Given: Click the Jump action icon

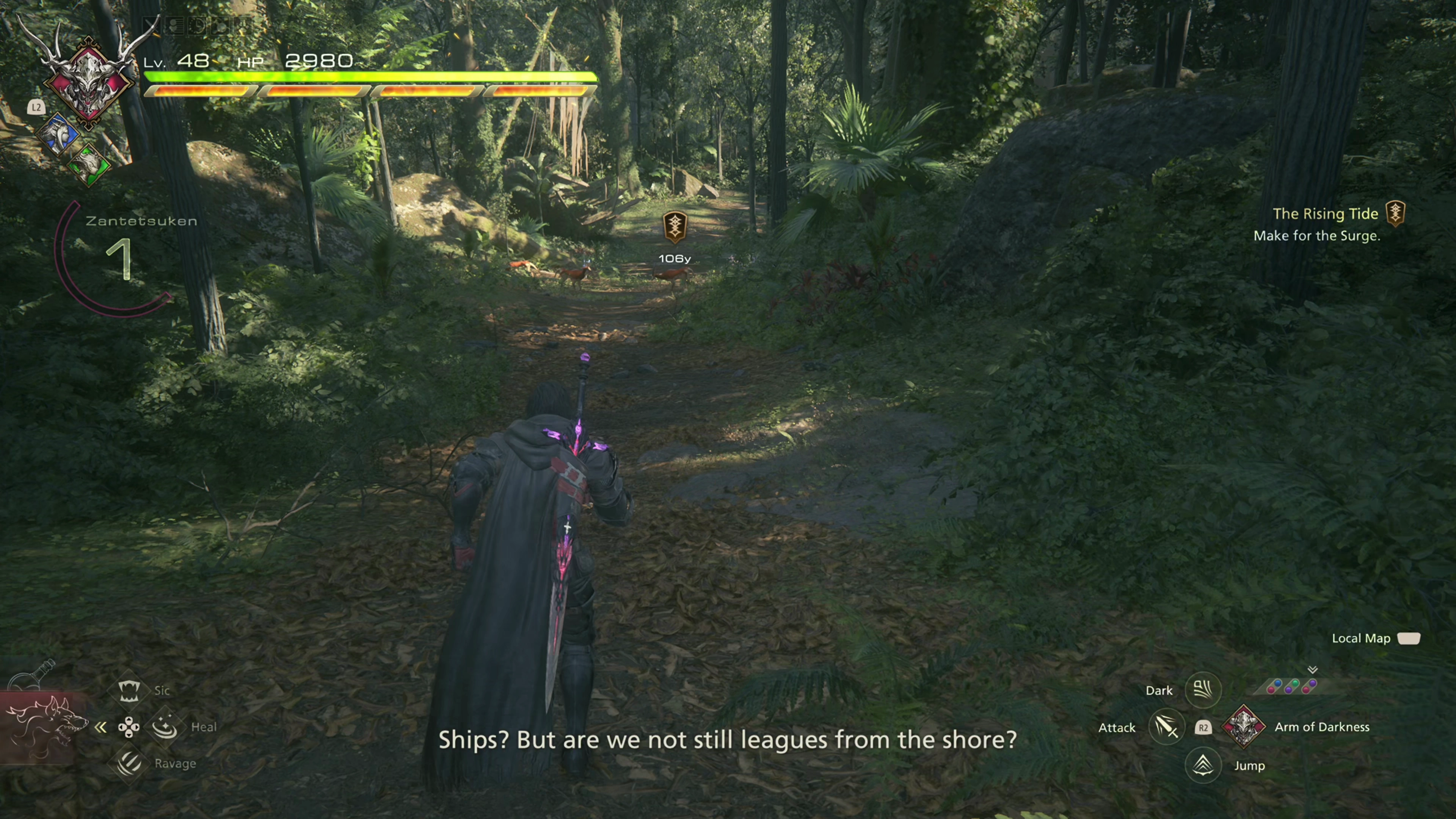Looking at the screenshot, I should [x=1203, y=766].
